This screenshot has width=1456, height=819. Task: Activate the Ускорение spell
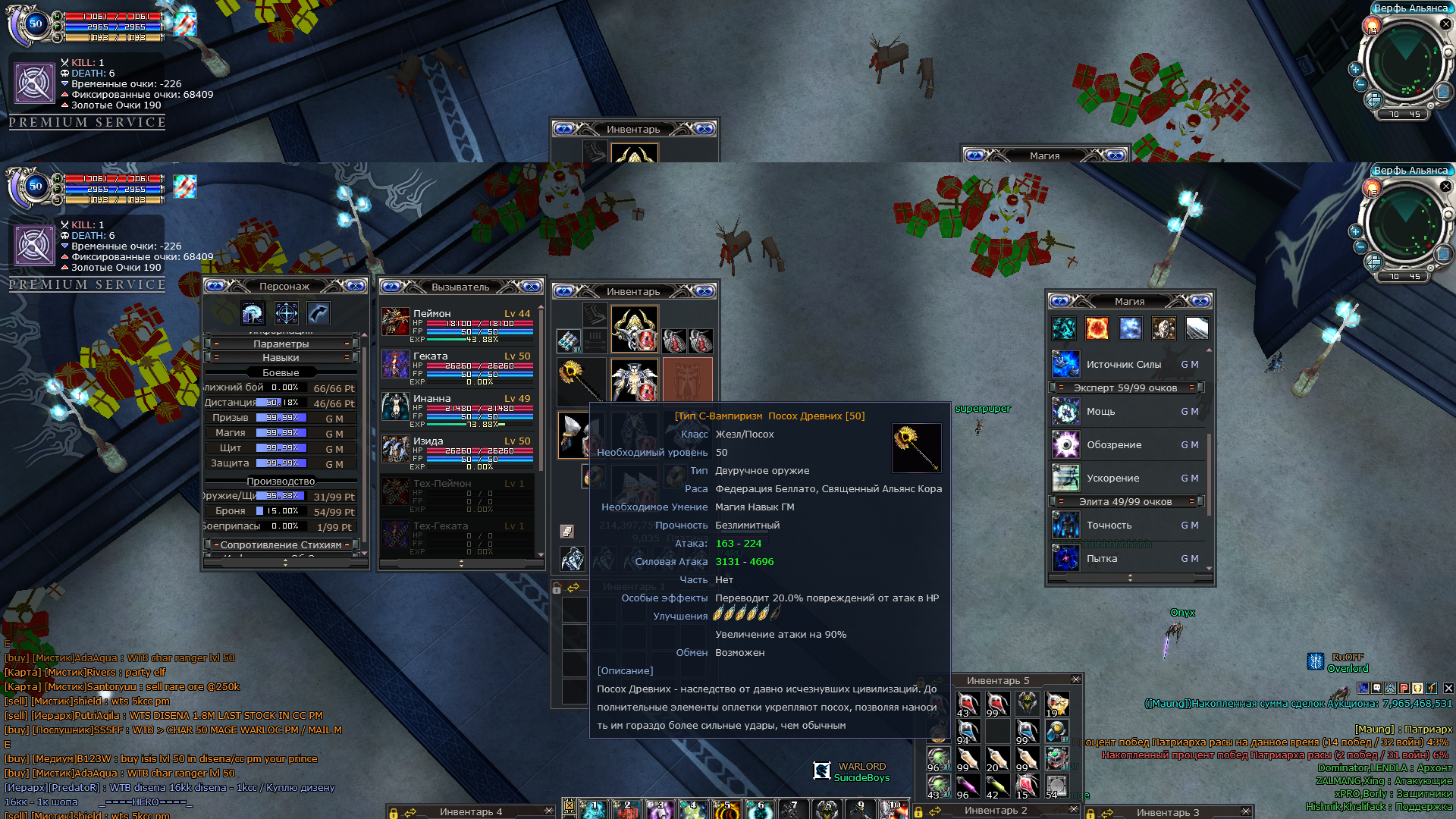(1065, 479)
